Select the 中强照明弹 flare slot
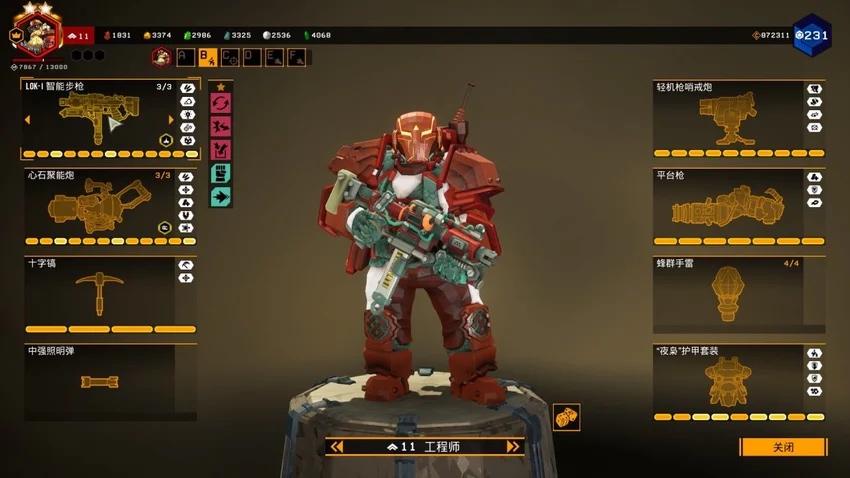This screenshot has height=478, width=850. pos(98,381)
